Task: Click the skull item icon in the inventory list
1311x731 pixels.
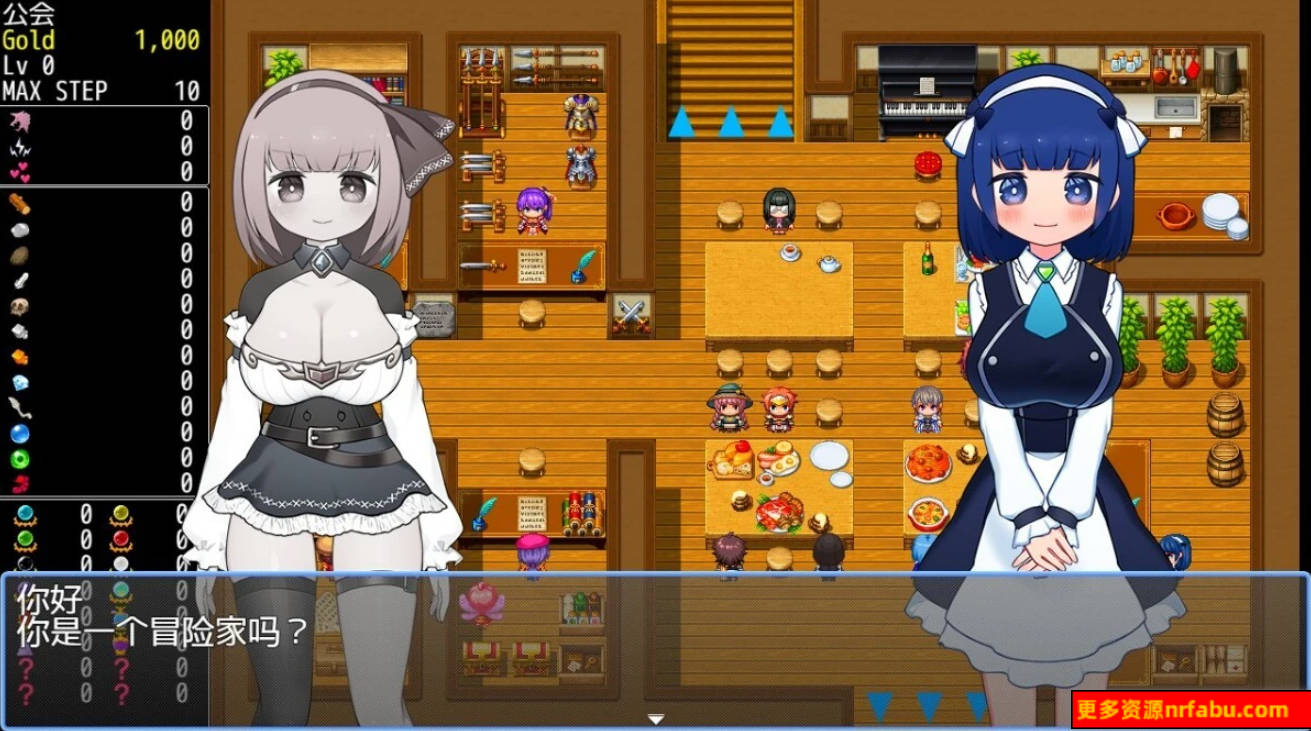Action: point(18,305)
